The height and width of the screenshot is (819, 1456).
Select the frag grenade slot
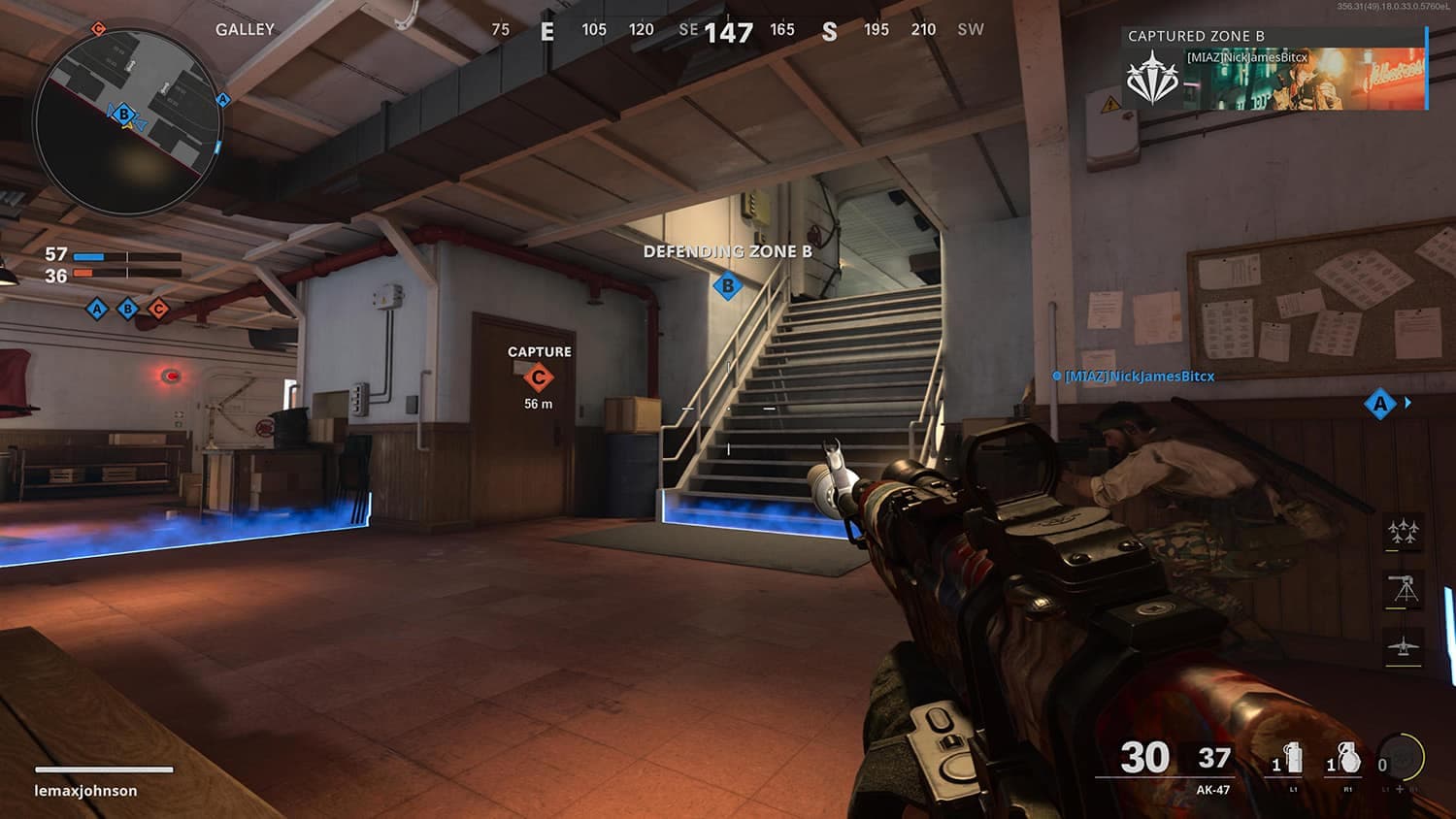point(1344,760)
